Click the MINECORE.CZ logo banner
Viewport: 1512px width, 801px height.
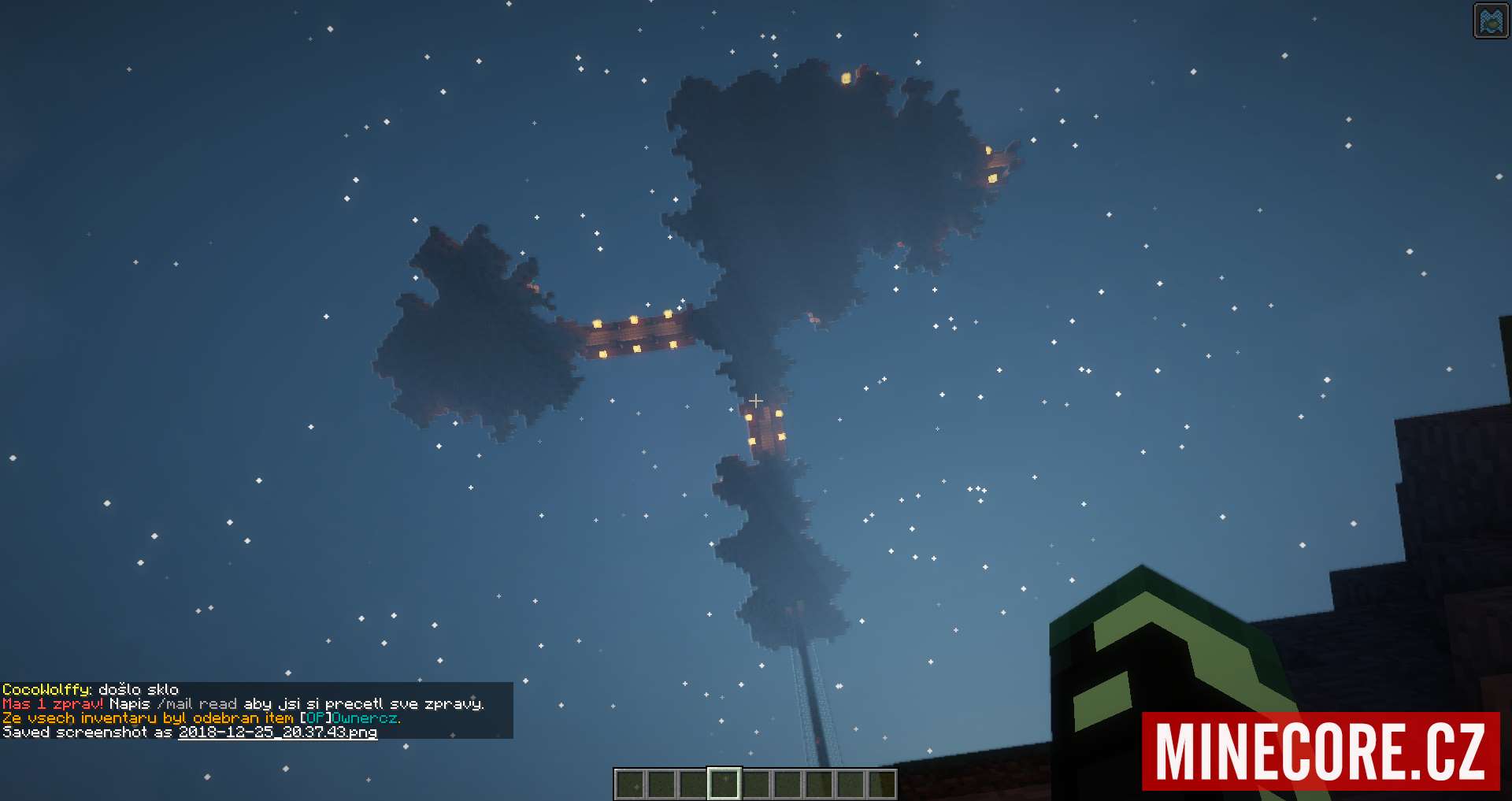[x=1320, y=751]
